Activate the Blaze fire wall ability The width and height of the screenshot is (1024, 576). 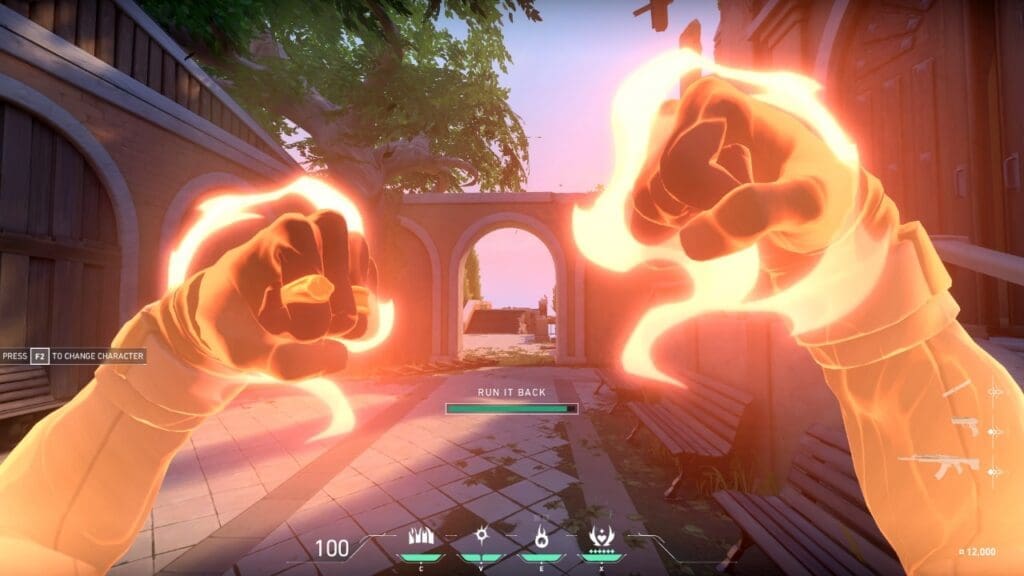(421, 536)
